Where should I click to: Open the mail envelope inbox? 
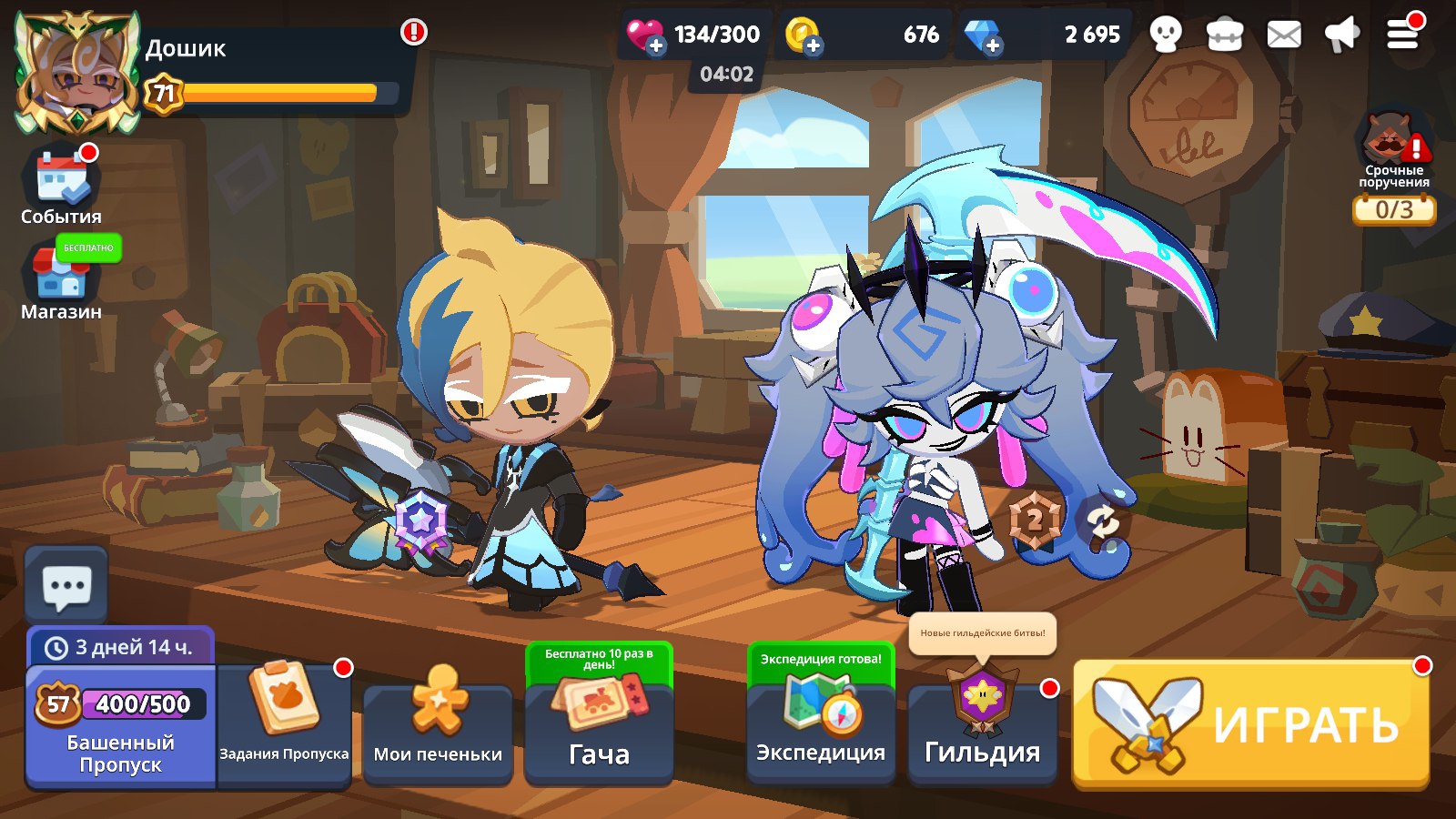coord(1284,35)
